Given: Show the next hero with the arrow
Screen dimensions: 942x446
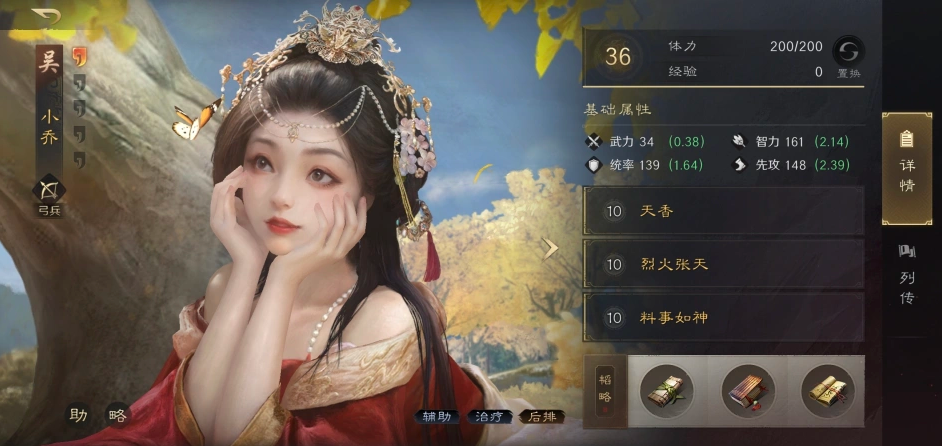Looking at the screenshot, I should click(x=550, y=249).
